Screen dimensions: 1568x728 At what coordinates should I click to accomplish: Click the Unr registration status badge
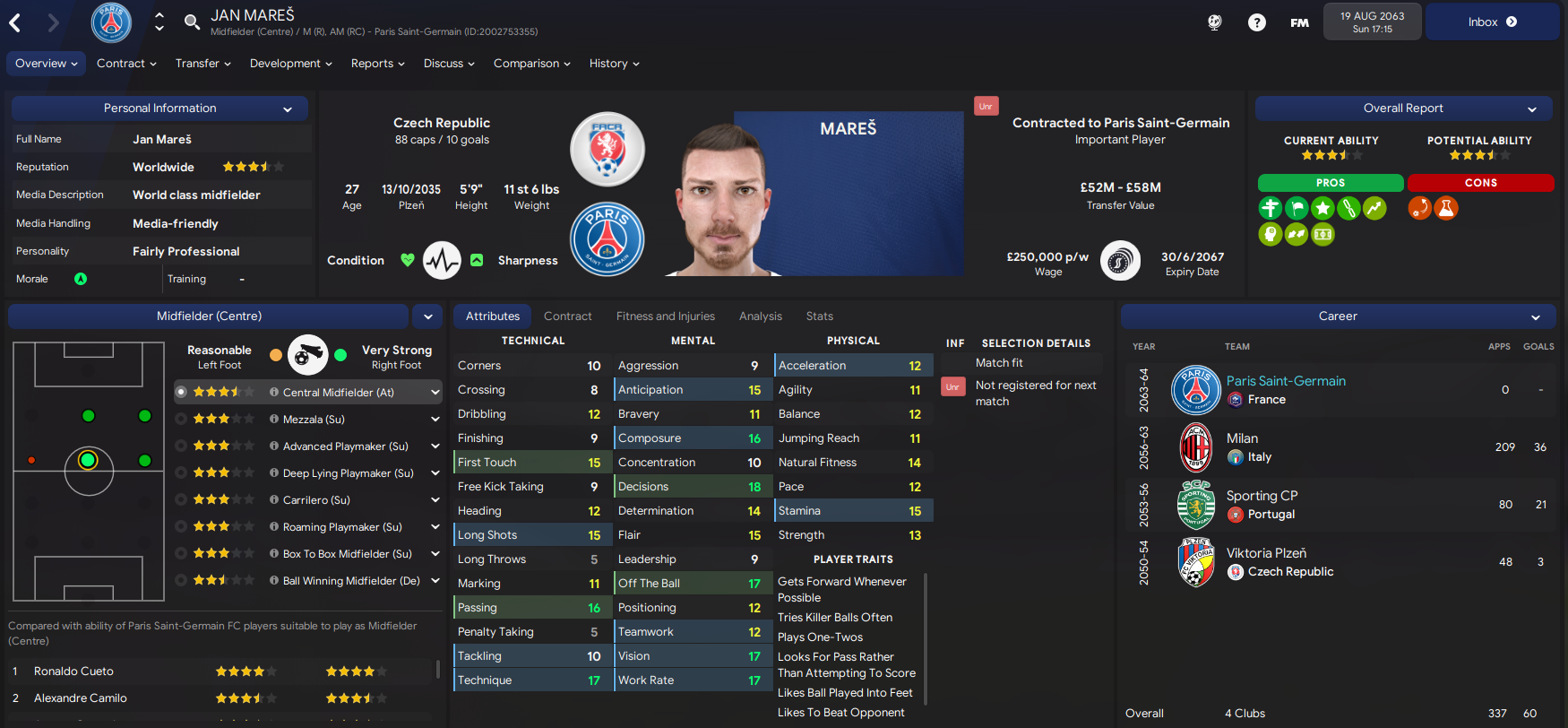[986, 105]
